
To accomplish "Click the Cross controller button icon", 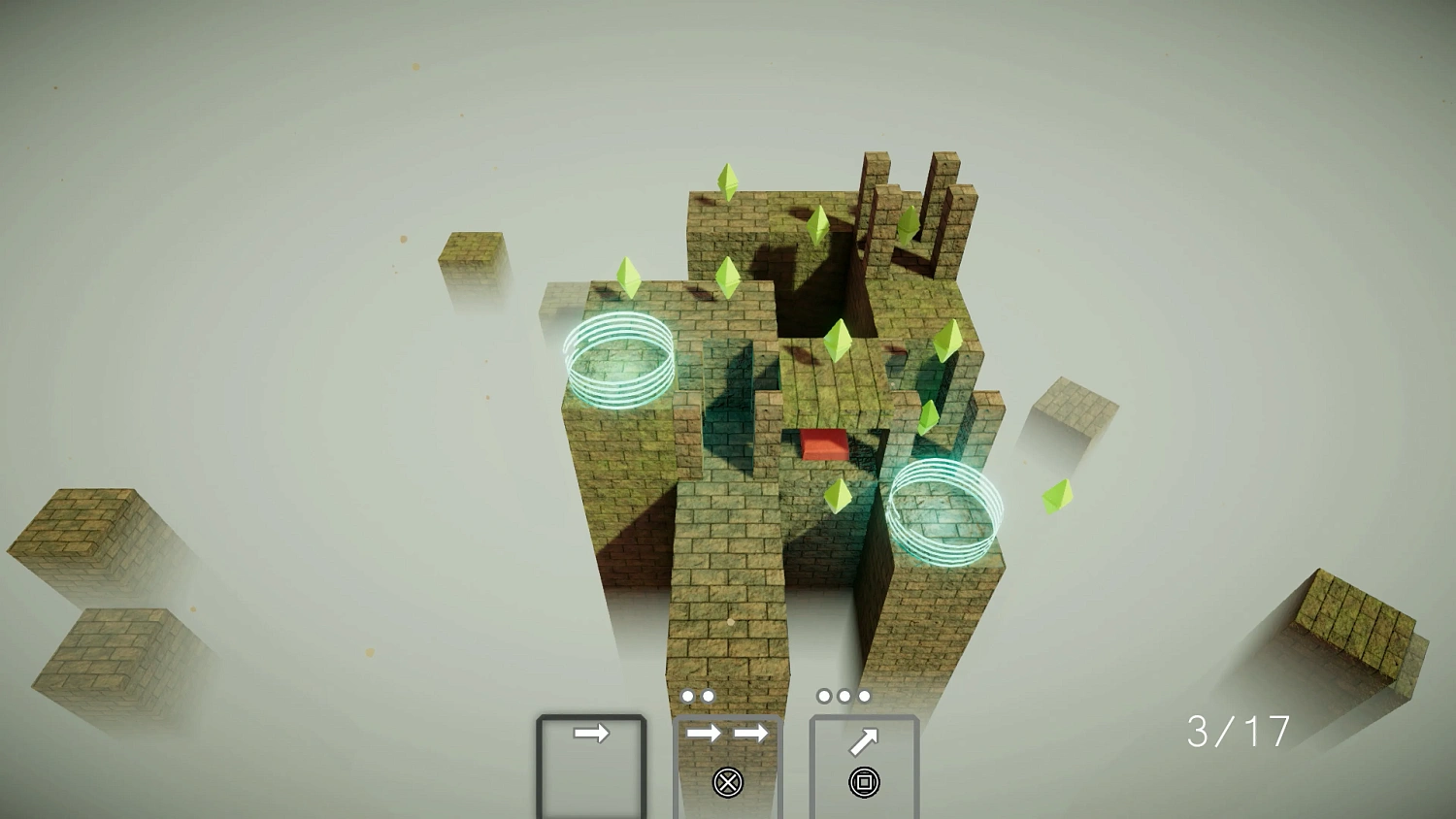I will (729, 782).
